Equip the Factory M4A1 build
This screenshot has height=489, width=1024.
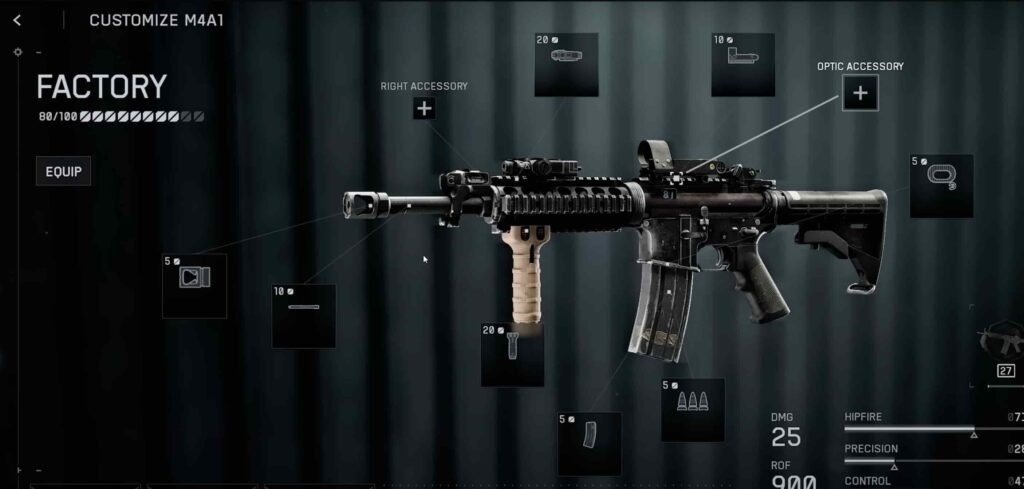click(x=63, y=171)
